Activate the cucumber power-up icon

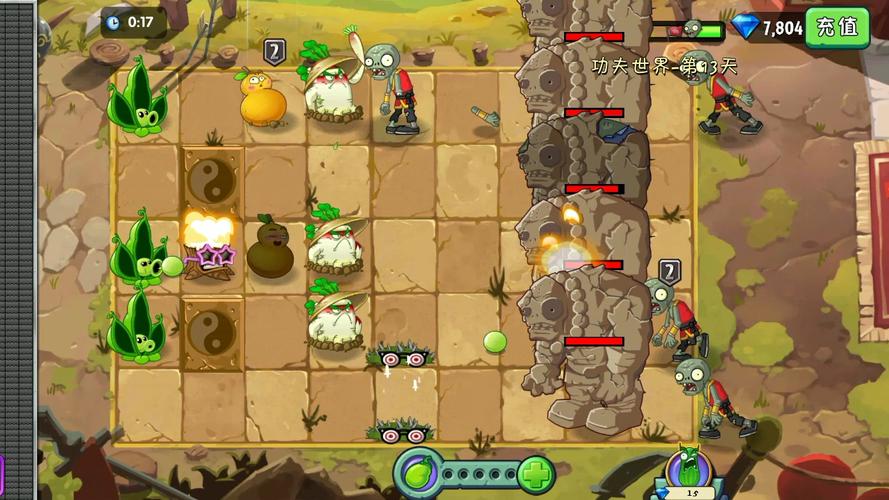pos(690,468)
